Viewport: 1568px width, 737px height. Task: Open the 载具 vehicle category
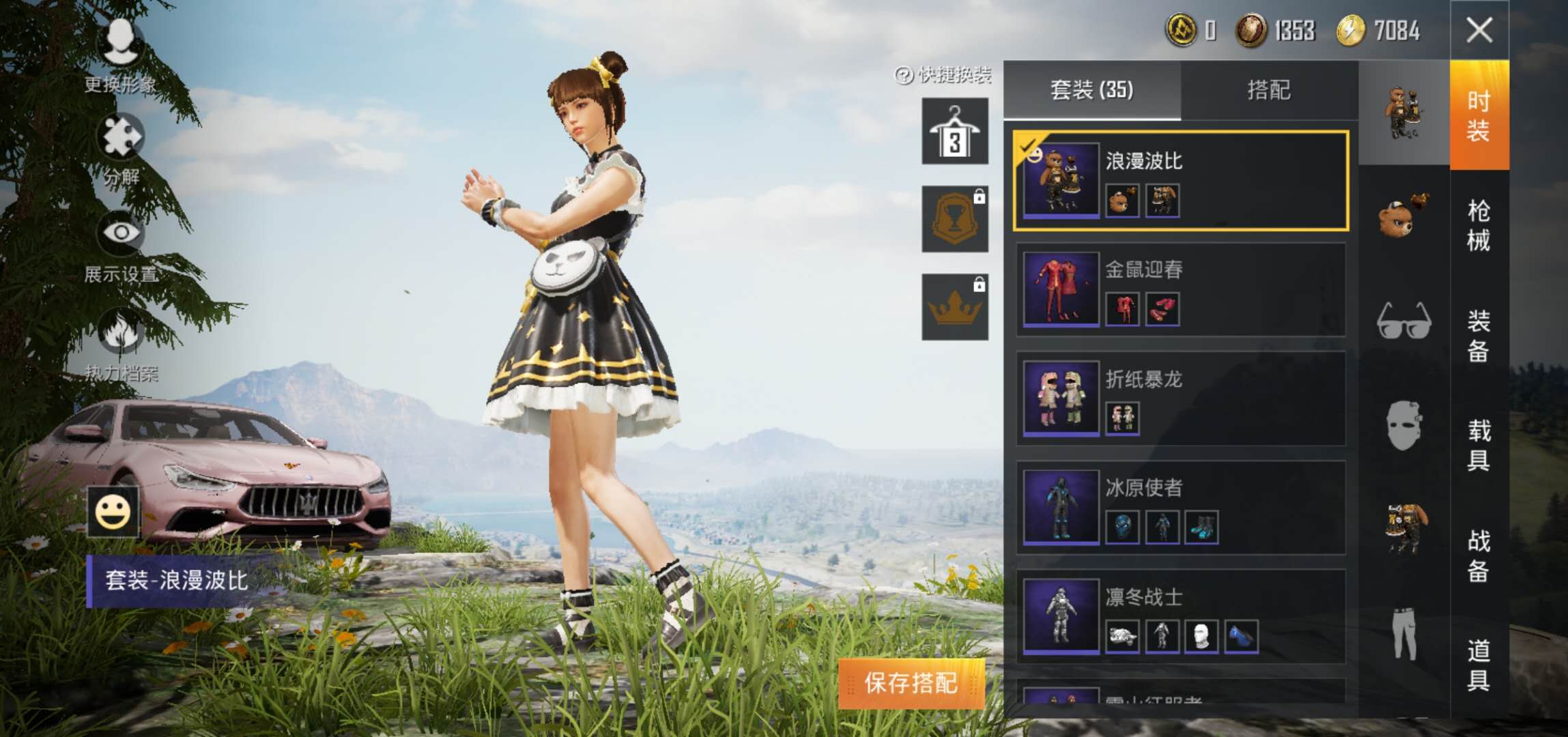tap(1479, 445)
